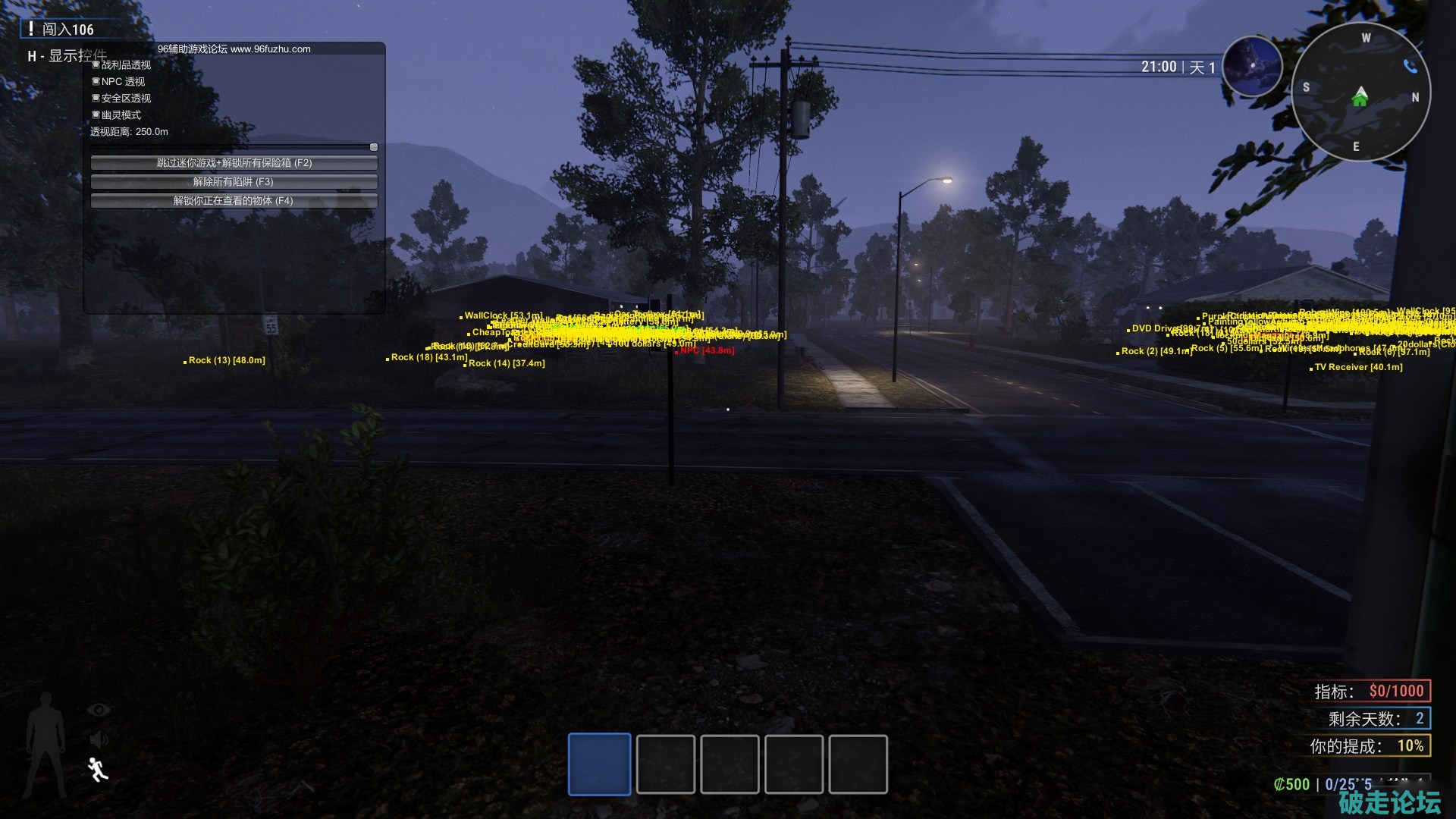The width and height of the screenshot is (1456, 819).
Task: Select the blue phone marker on the minimap
Action: point(1410,67)
